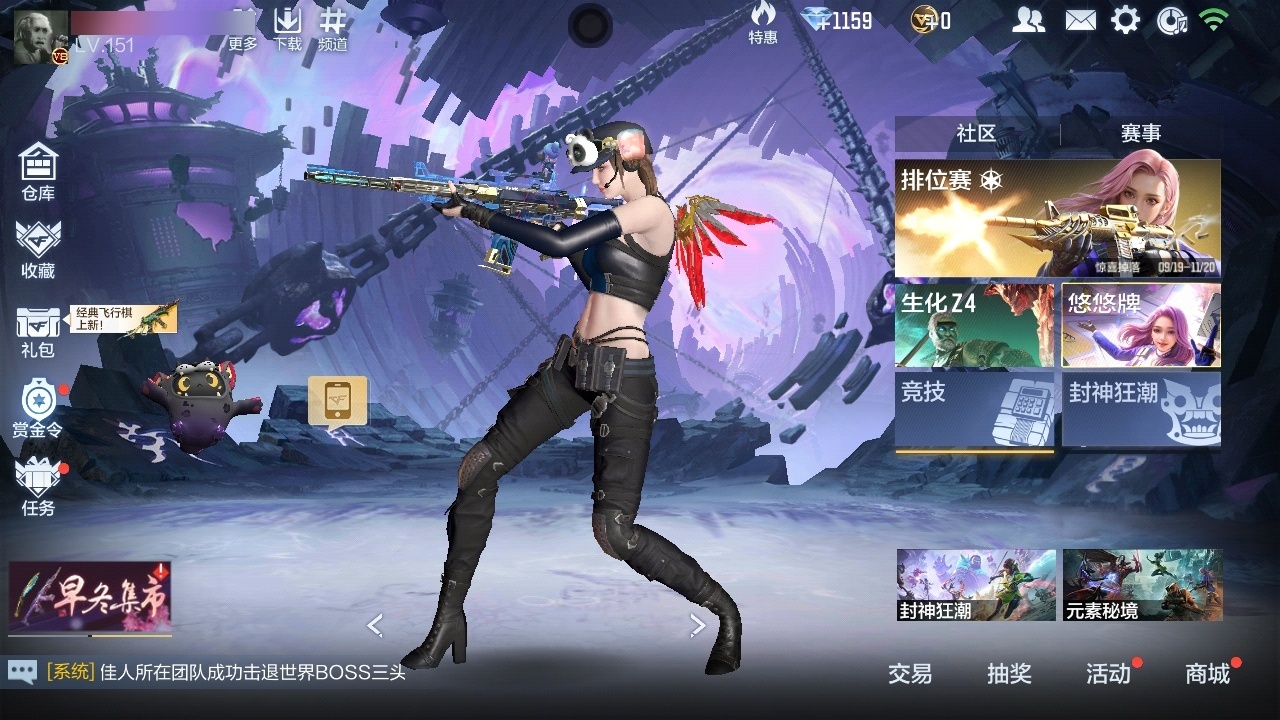
Task: Open the mail envelope icon
Action: pyautogui.click(x=1080, y=20)
